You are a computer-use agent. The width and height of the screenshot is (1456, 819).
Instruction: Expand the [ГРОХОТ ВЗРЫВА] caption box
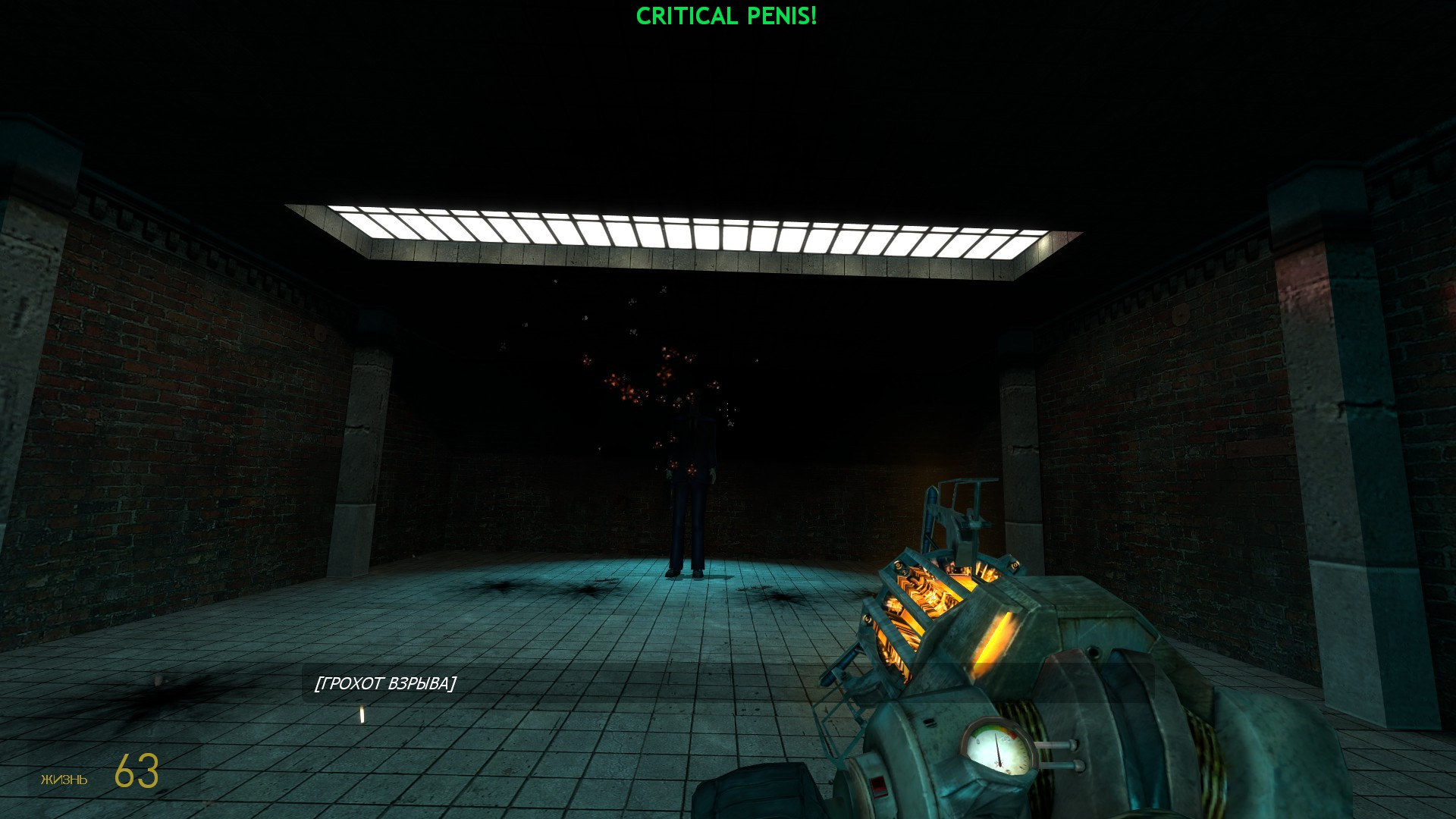387,683
